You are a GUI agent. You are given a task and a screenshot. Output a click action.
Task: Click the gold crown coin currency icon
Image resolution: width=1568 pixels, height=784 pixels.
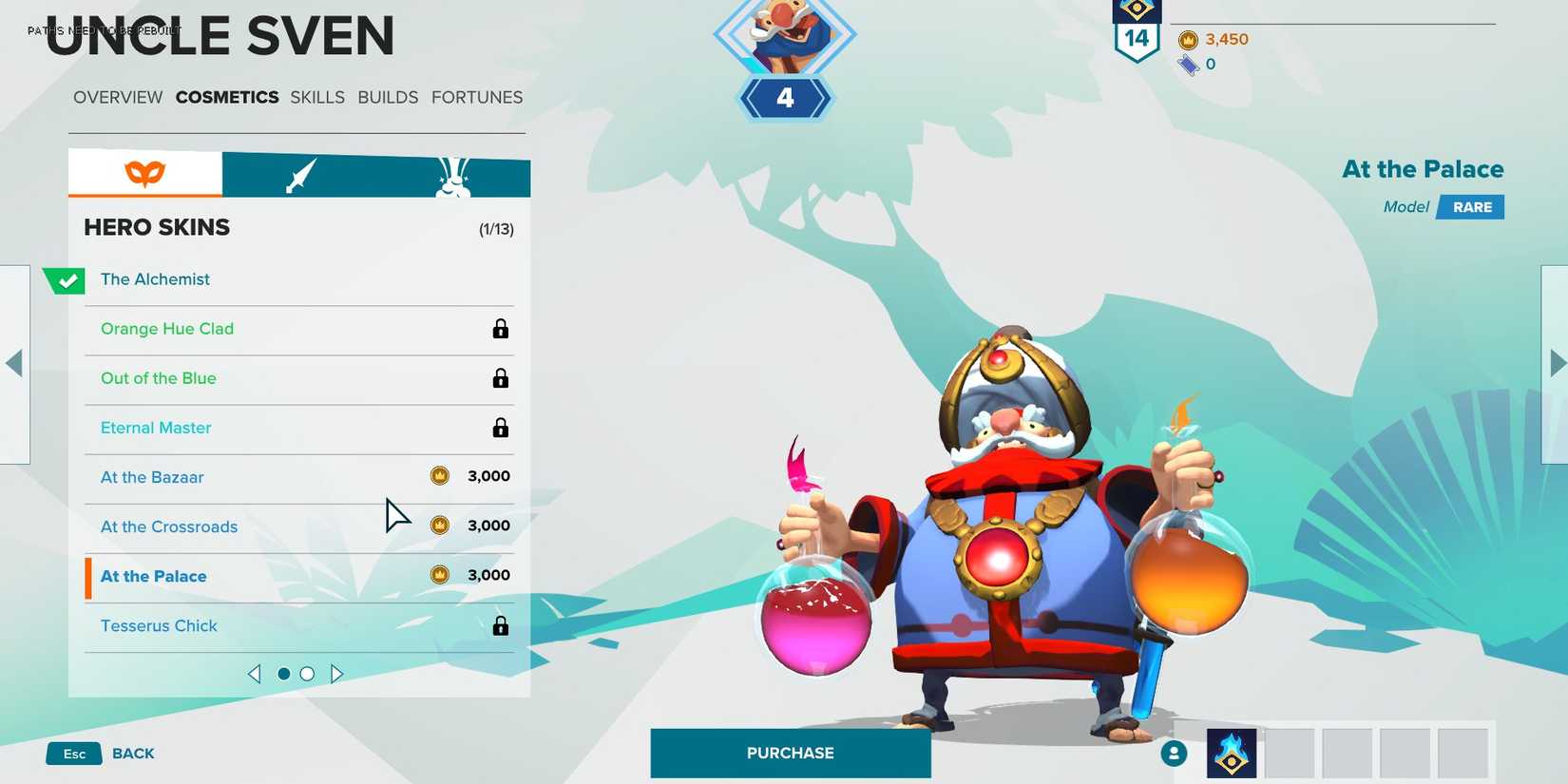[x=1190, y=41]
